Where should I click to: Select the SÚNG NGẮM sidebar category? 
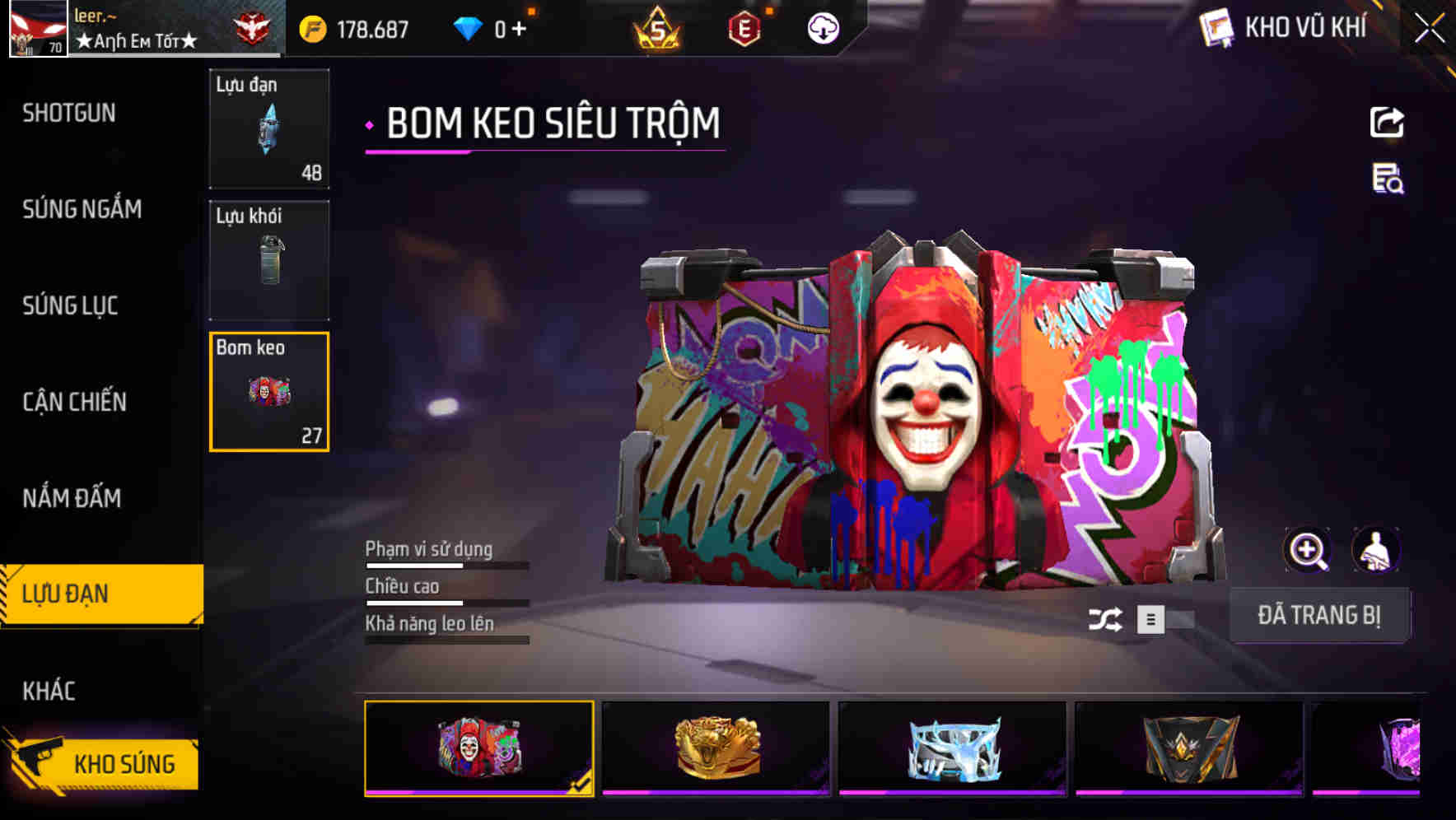pos(82,209)
